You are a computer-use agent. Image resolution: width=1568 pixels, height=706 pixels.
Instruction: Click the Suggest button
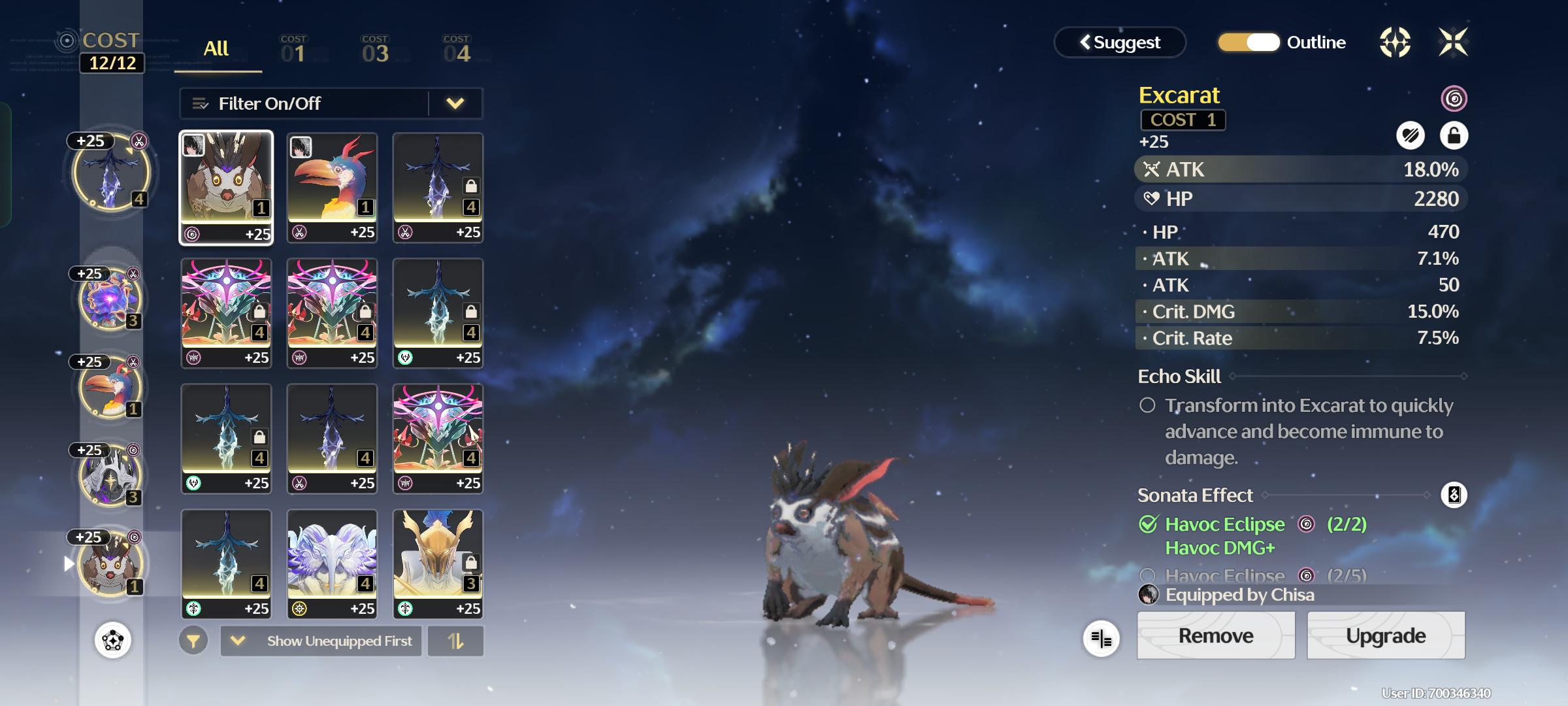pos(1120,42)
